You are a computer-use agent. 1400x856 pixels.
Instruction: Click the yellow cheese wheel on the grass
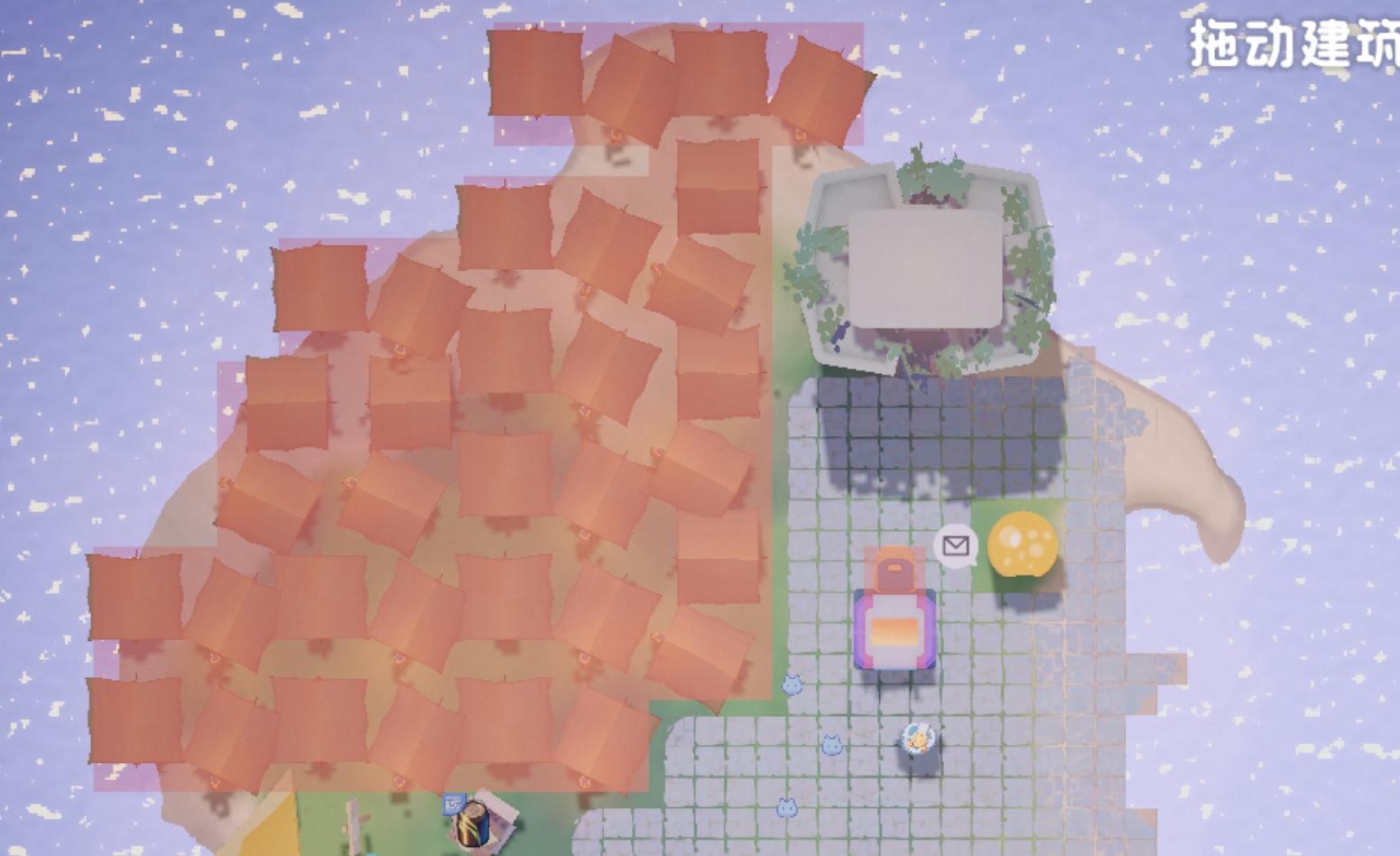(x=1025, y=544)
